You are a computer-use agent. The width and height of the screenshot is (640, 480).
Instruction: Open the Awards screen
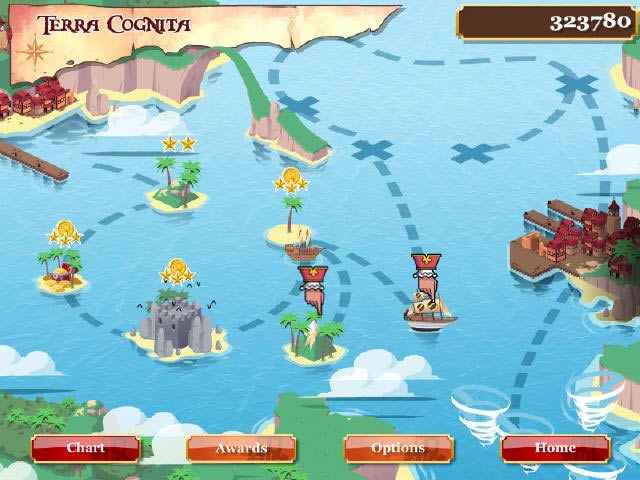coord(241,448)
